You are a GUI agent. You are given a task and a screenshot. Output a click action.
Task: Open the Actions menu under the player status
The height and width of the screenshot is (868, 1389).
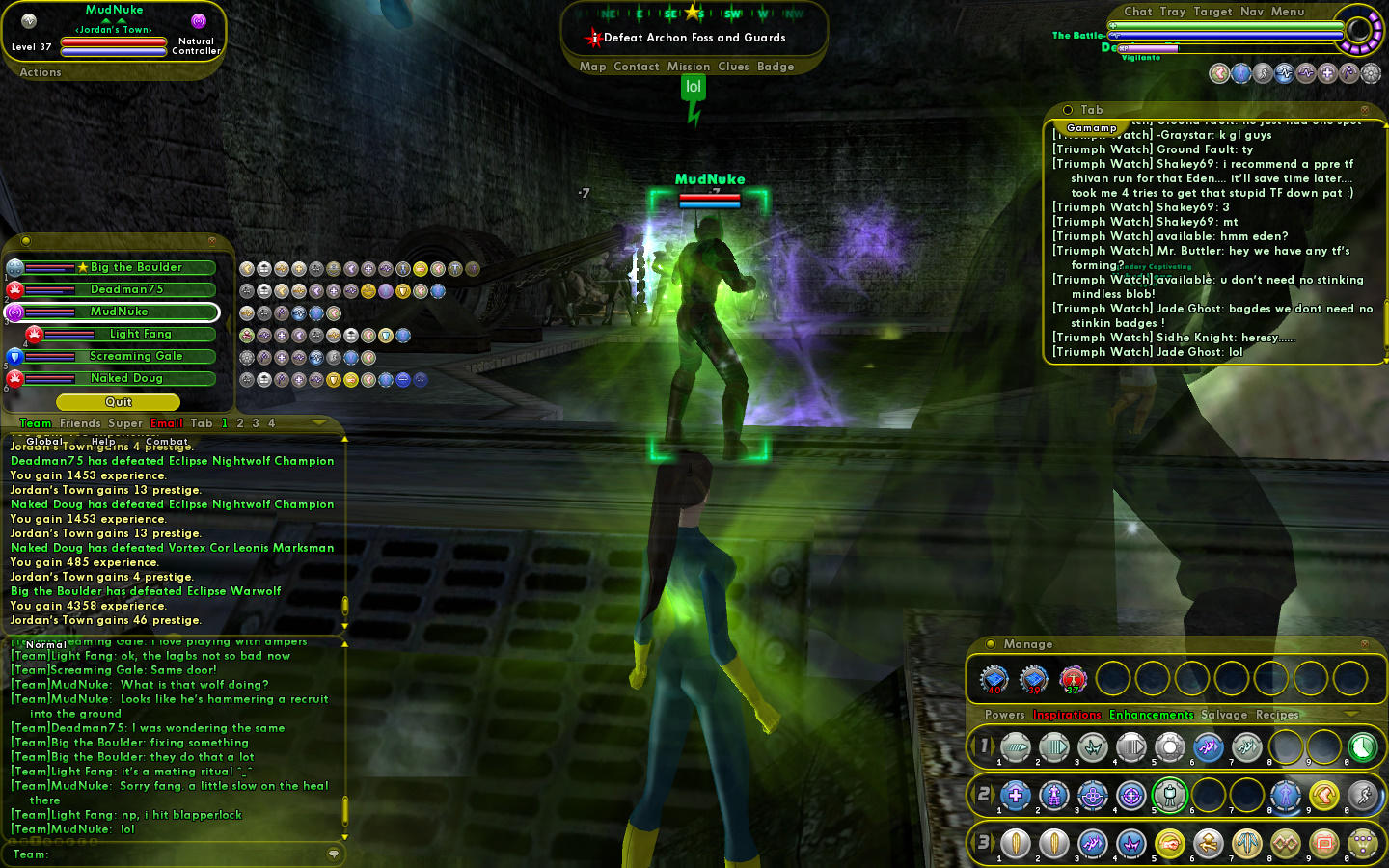click(41, 72)
